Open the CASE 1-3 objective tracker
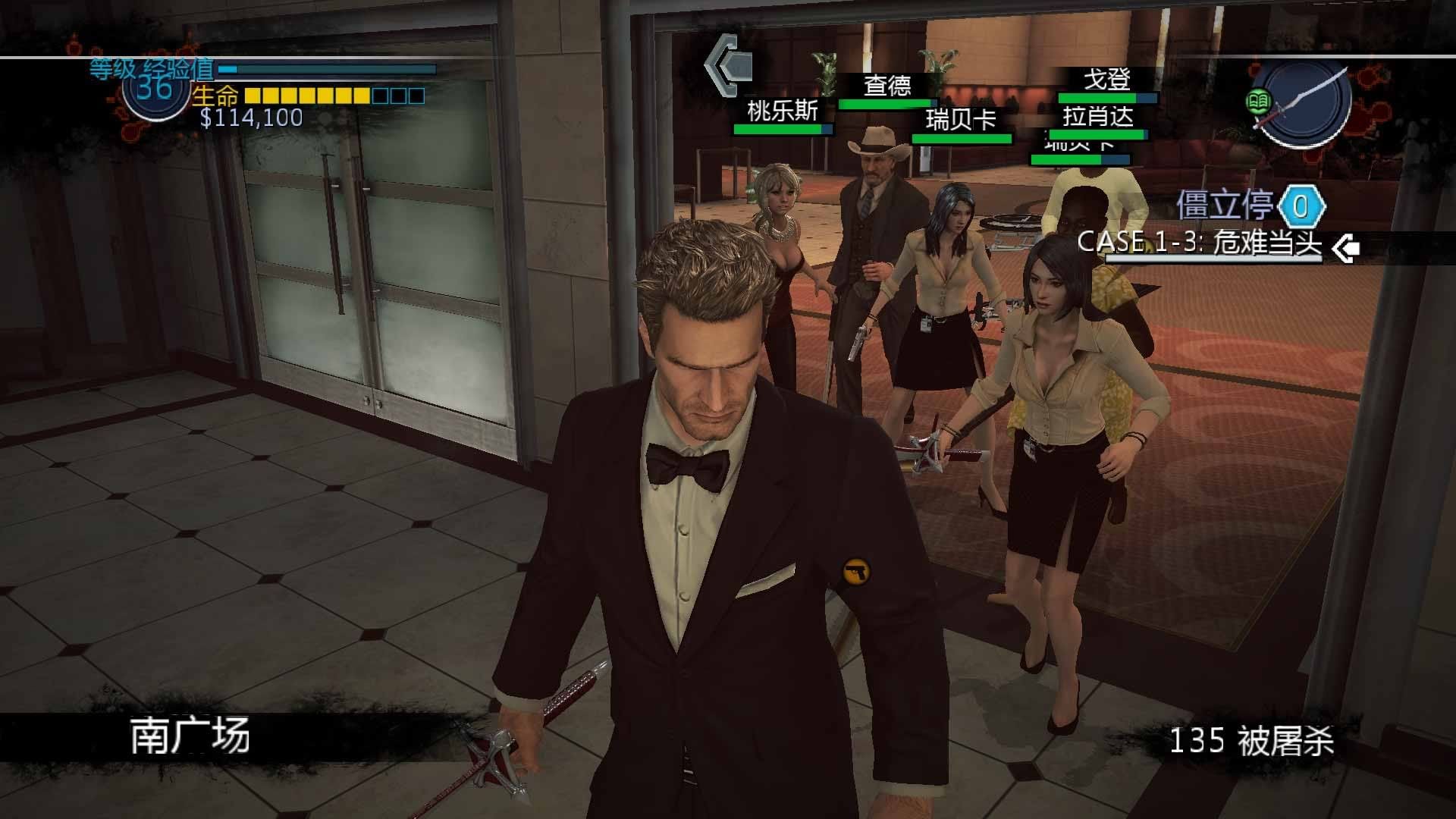 tap(1199, 243)
